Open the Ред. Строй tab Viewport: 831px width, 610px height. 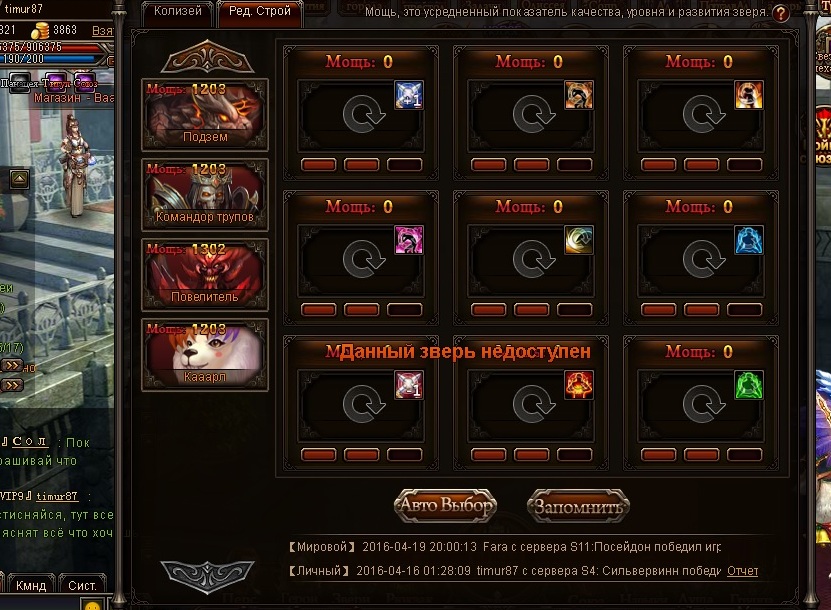(259, 12)
